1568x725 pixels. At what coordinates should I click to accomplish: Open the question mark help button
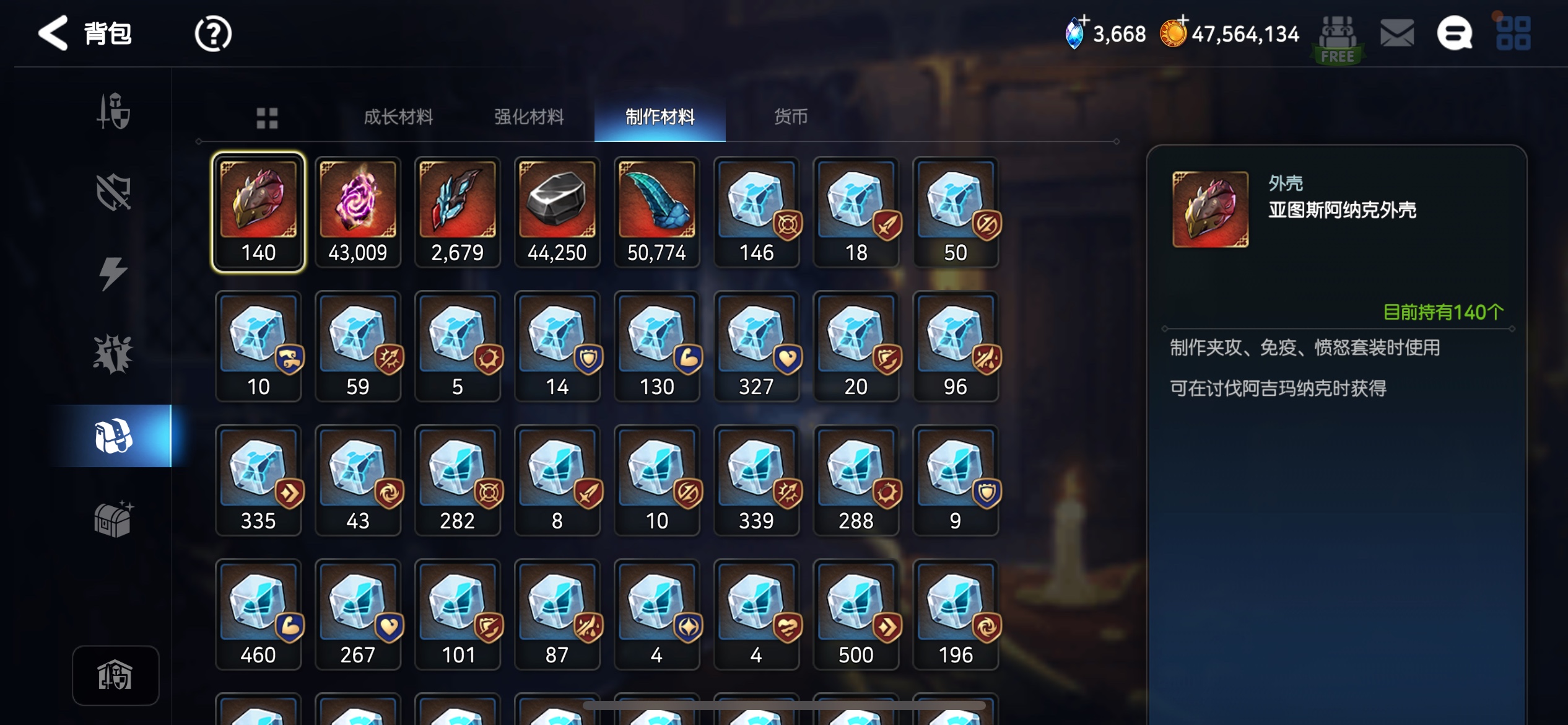pyautogui.click(x=212, y=33)
